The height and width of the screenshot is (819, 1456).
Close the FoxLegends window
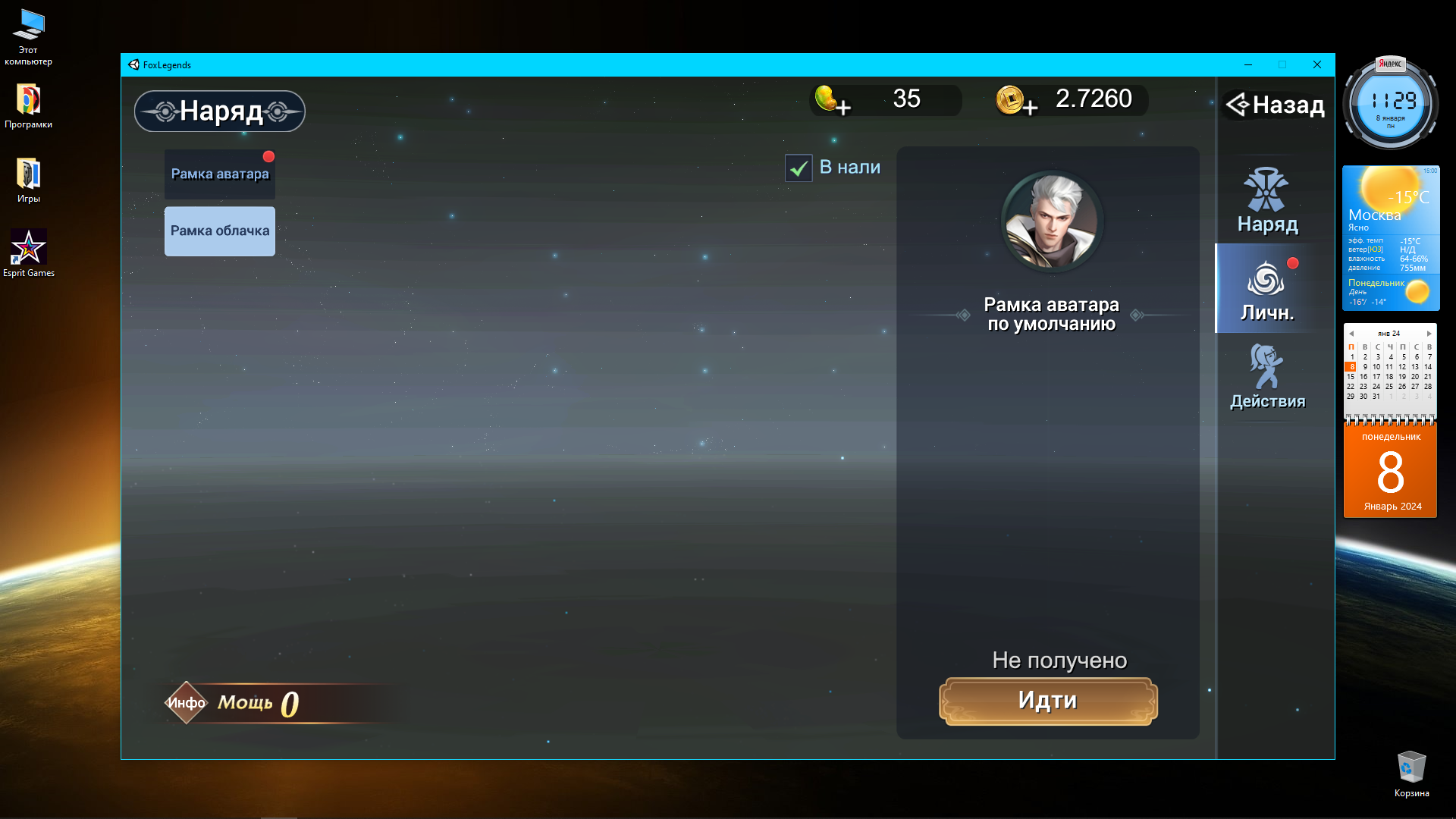click(x=1317, y=64)
